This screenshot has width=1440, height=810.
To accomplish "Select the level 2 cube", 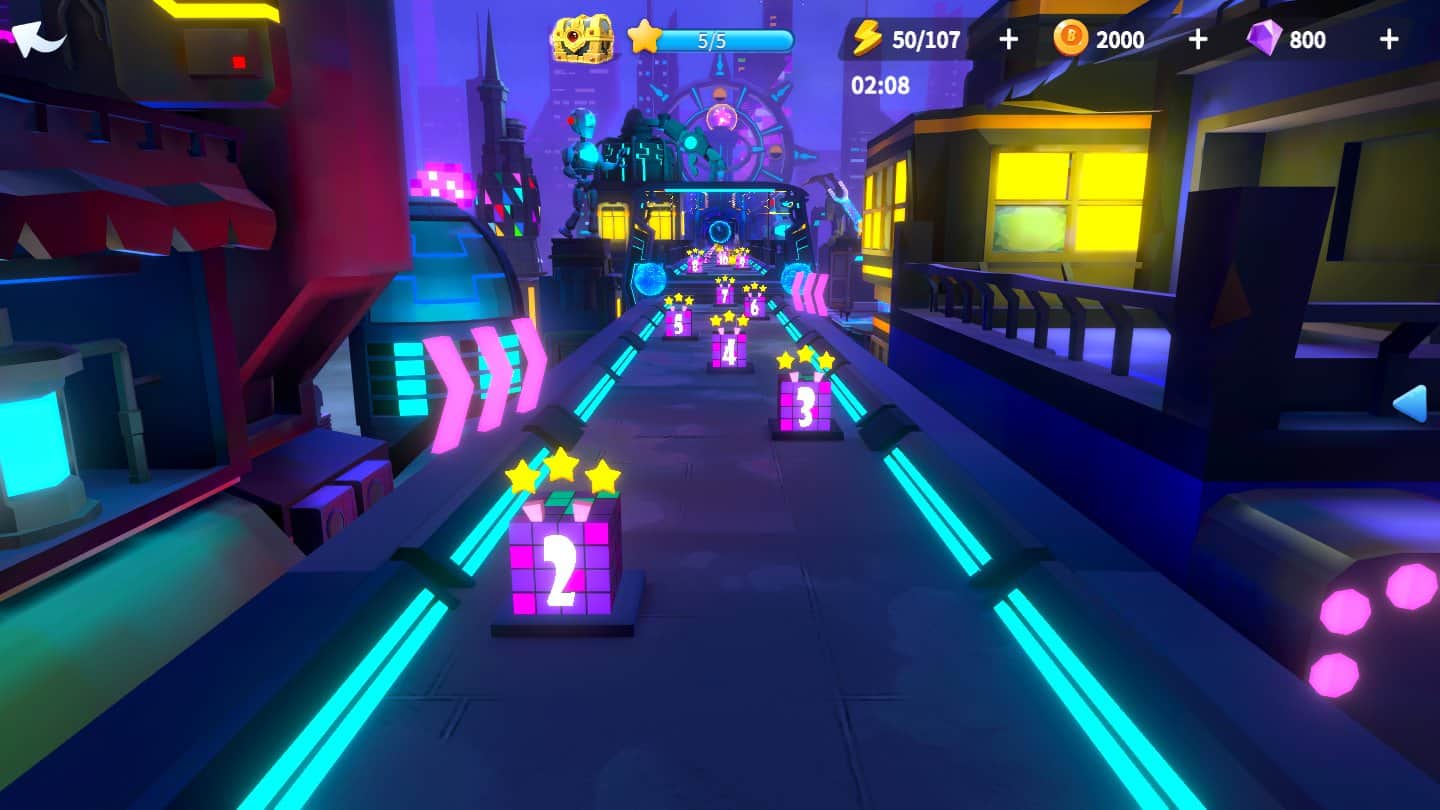I will 563,562.
